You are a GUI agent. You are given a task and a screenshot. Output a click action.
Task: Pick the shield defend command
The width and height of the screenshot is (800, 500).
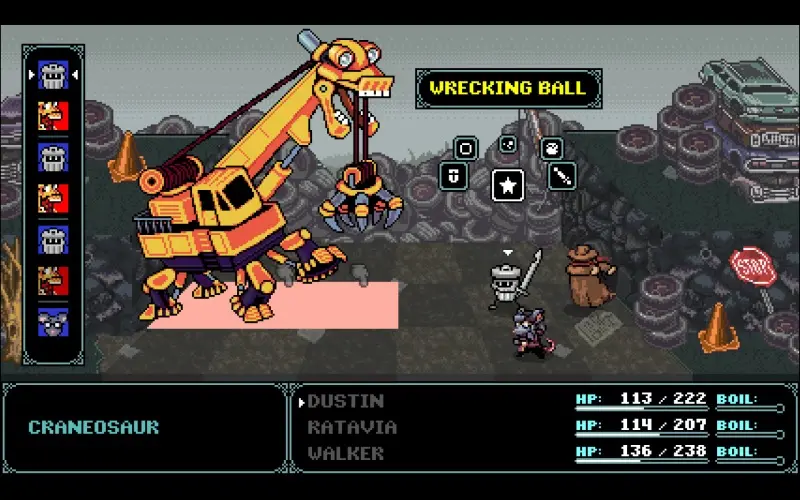point(453,176)
